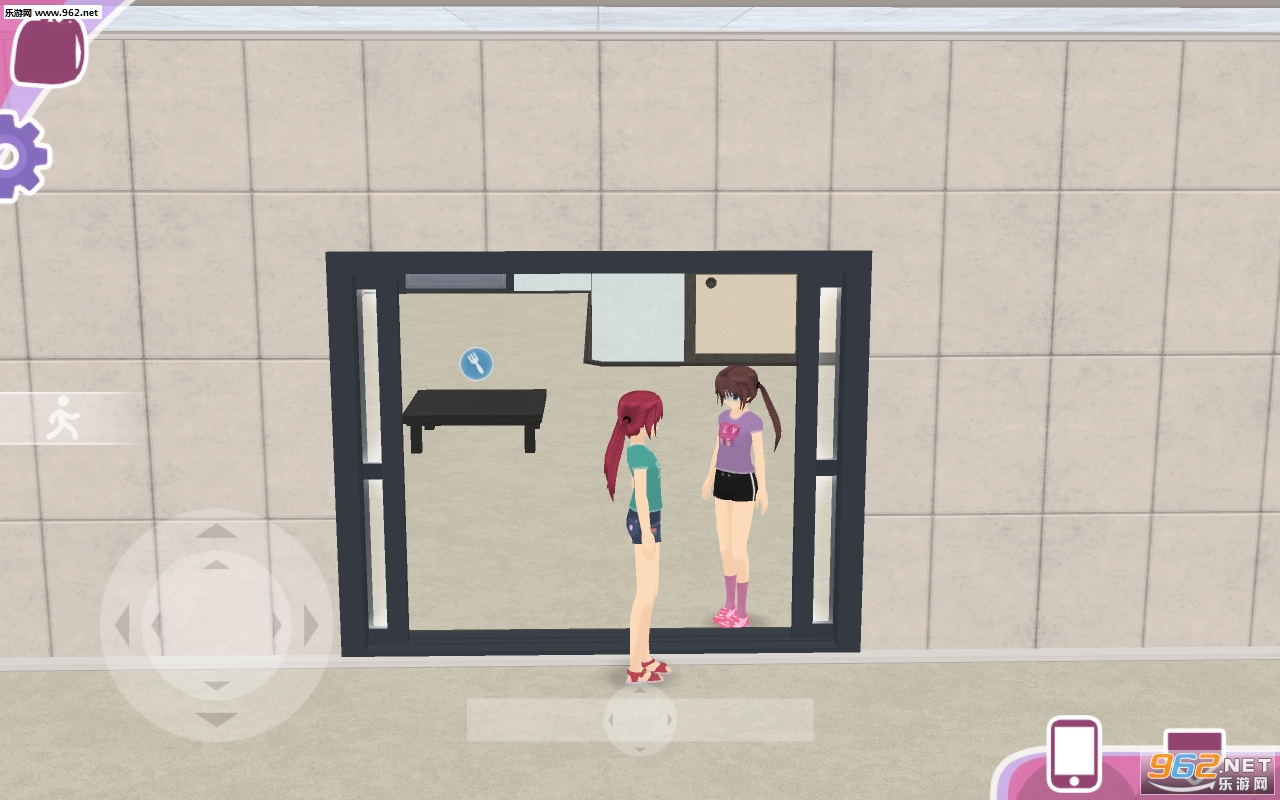Tap the fork food interaction bubble
Screen dimensions: 1280x800
(x=477, y=362)
